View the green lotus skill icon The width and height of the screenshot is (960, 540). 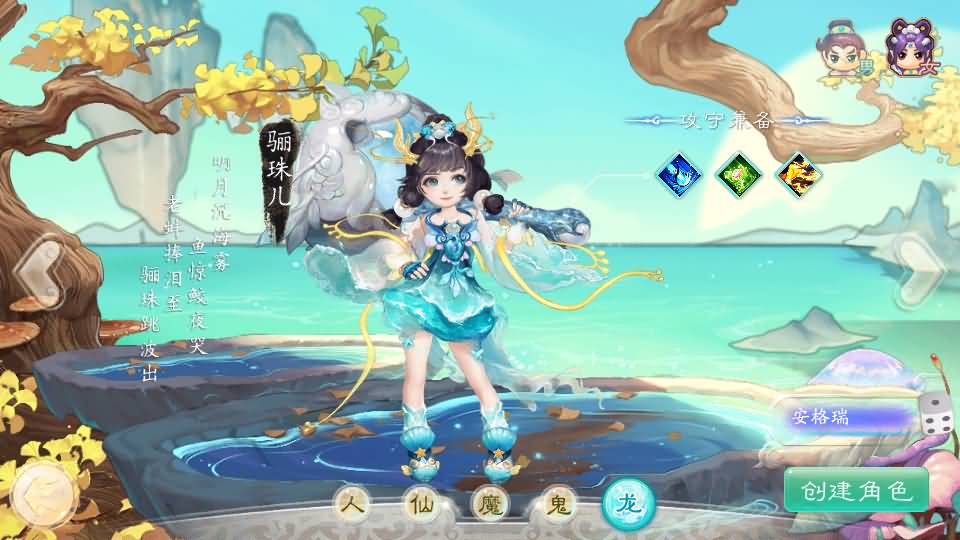pos(739,175)
